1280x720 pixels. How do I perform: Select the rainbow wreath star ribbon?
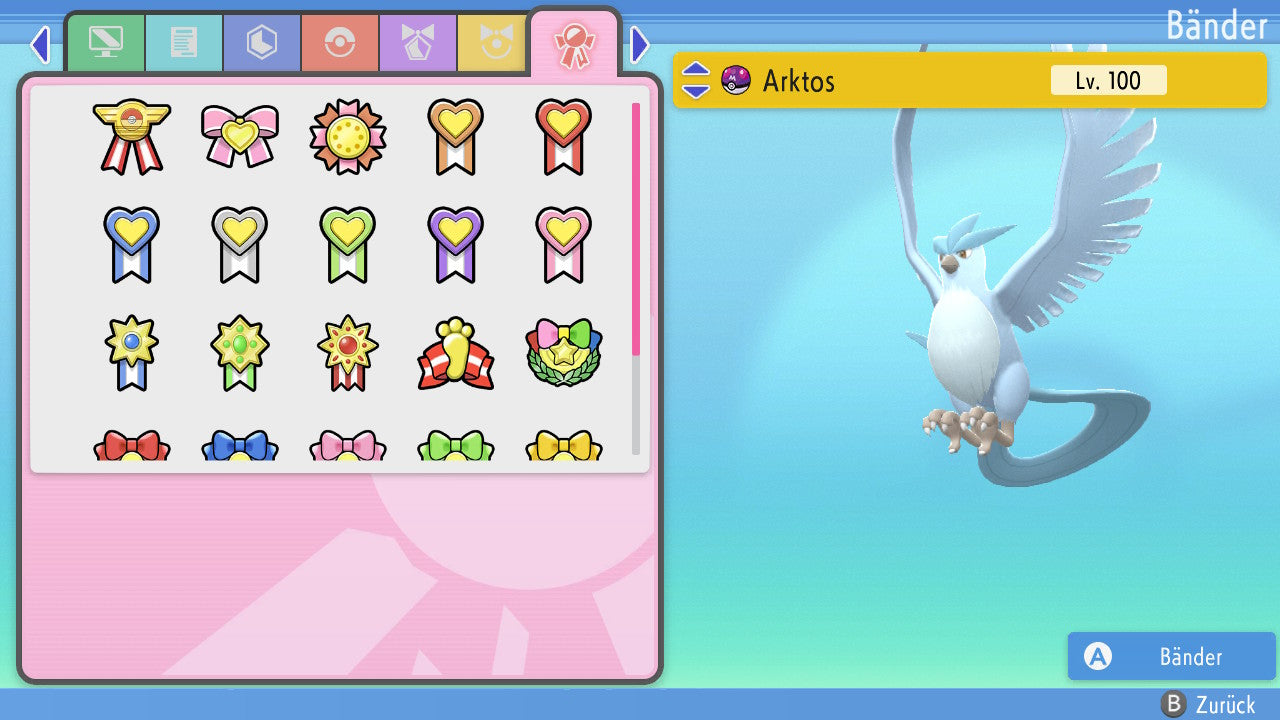pos(563,352)
